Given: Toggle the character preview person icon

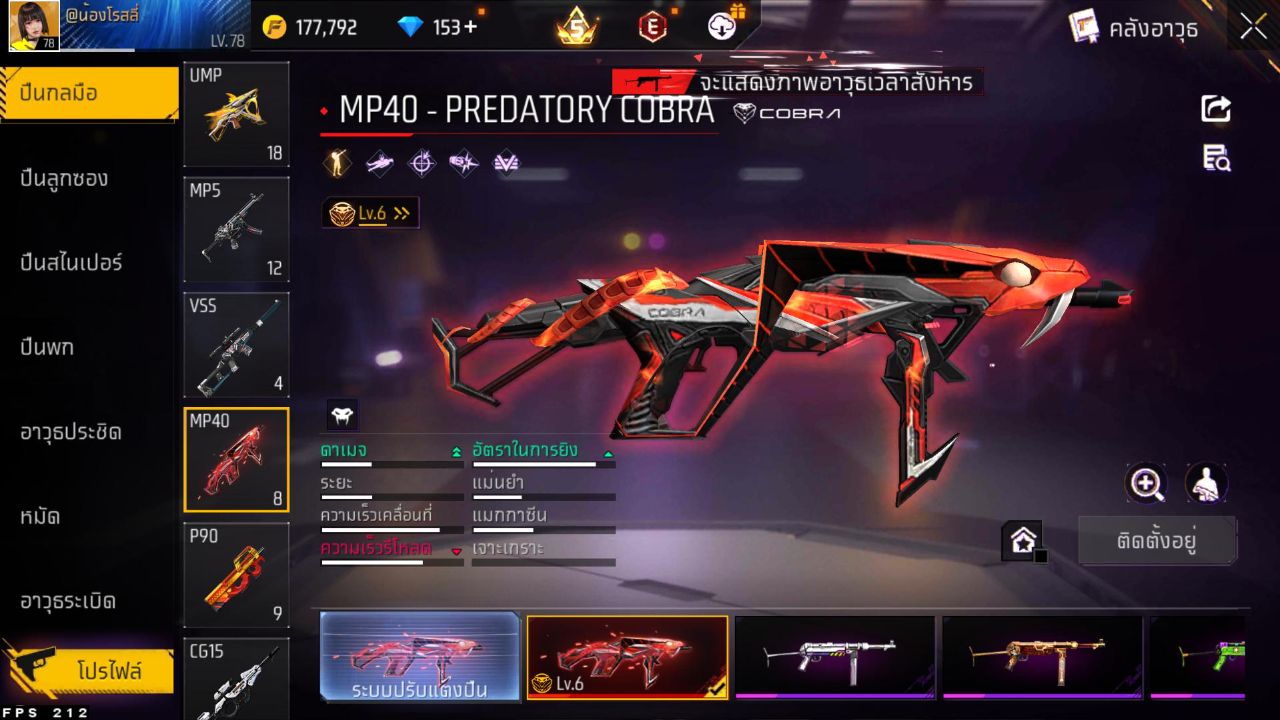Looking at the screenshot, I should pyautogui.click(x=1204, y=484).
